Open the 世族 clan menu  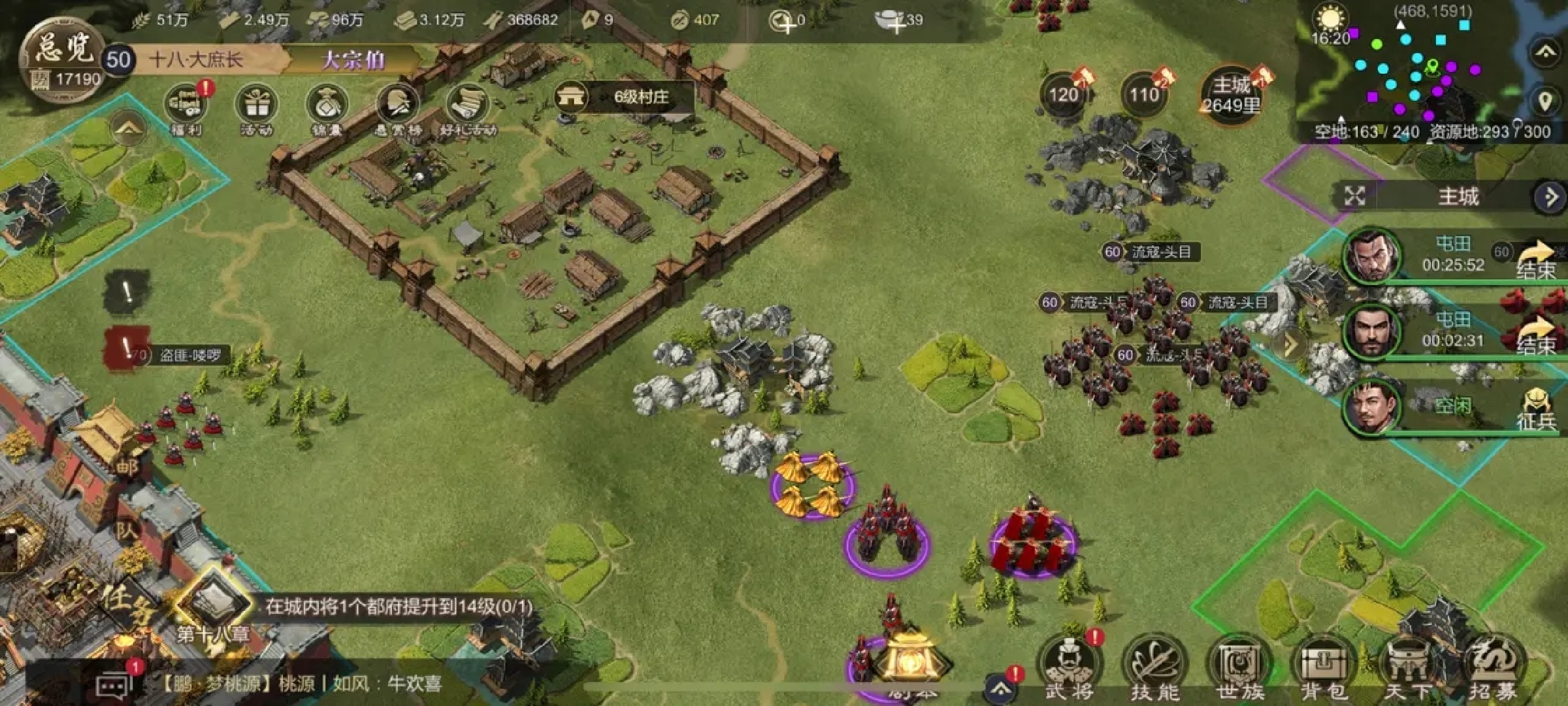click(x=1239, y=667)
